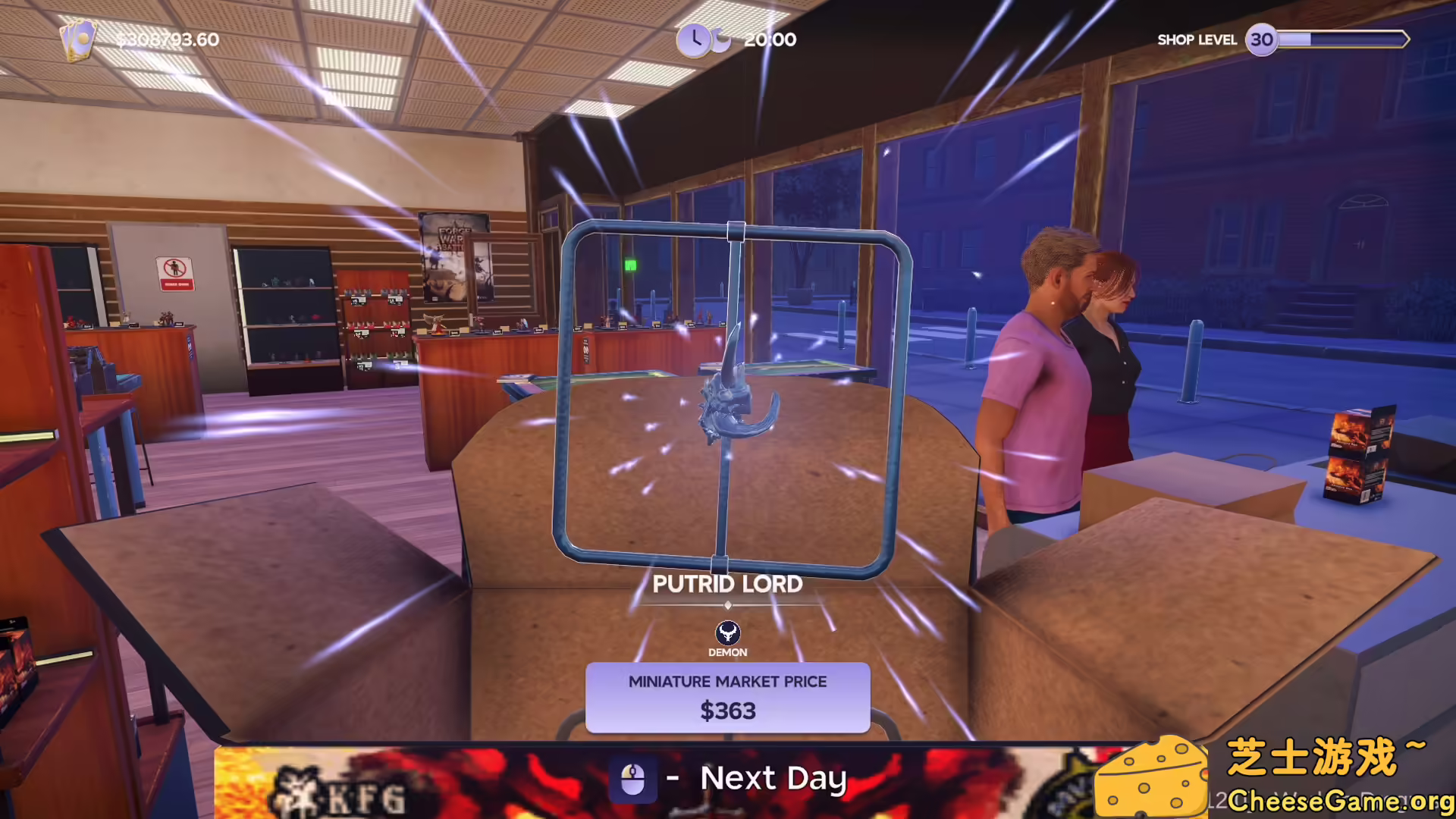
Task: Select the $308793.60 money display
Action: (168, 39)
